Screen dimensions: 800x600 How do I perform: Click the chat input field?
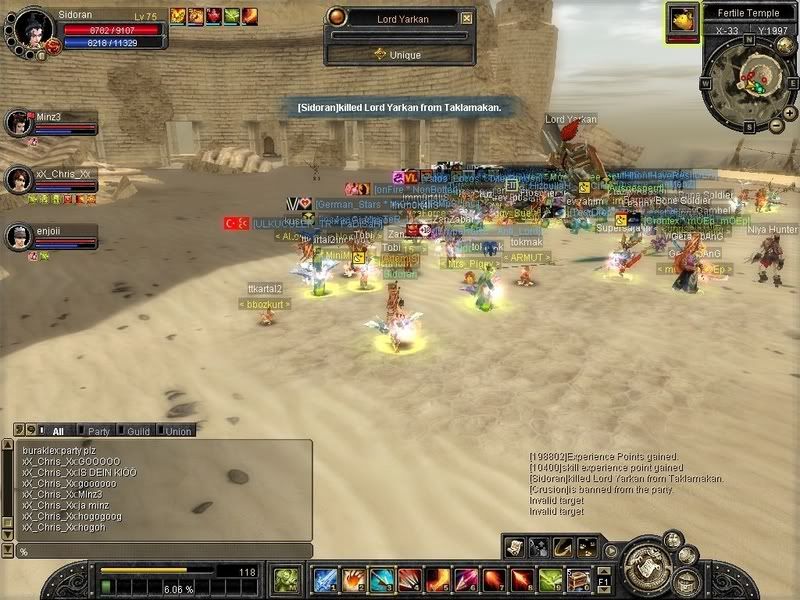pos(160,551)
